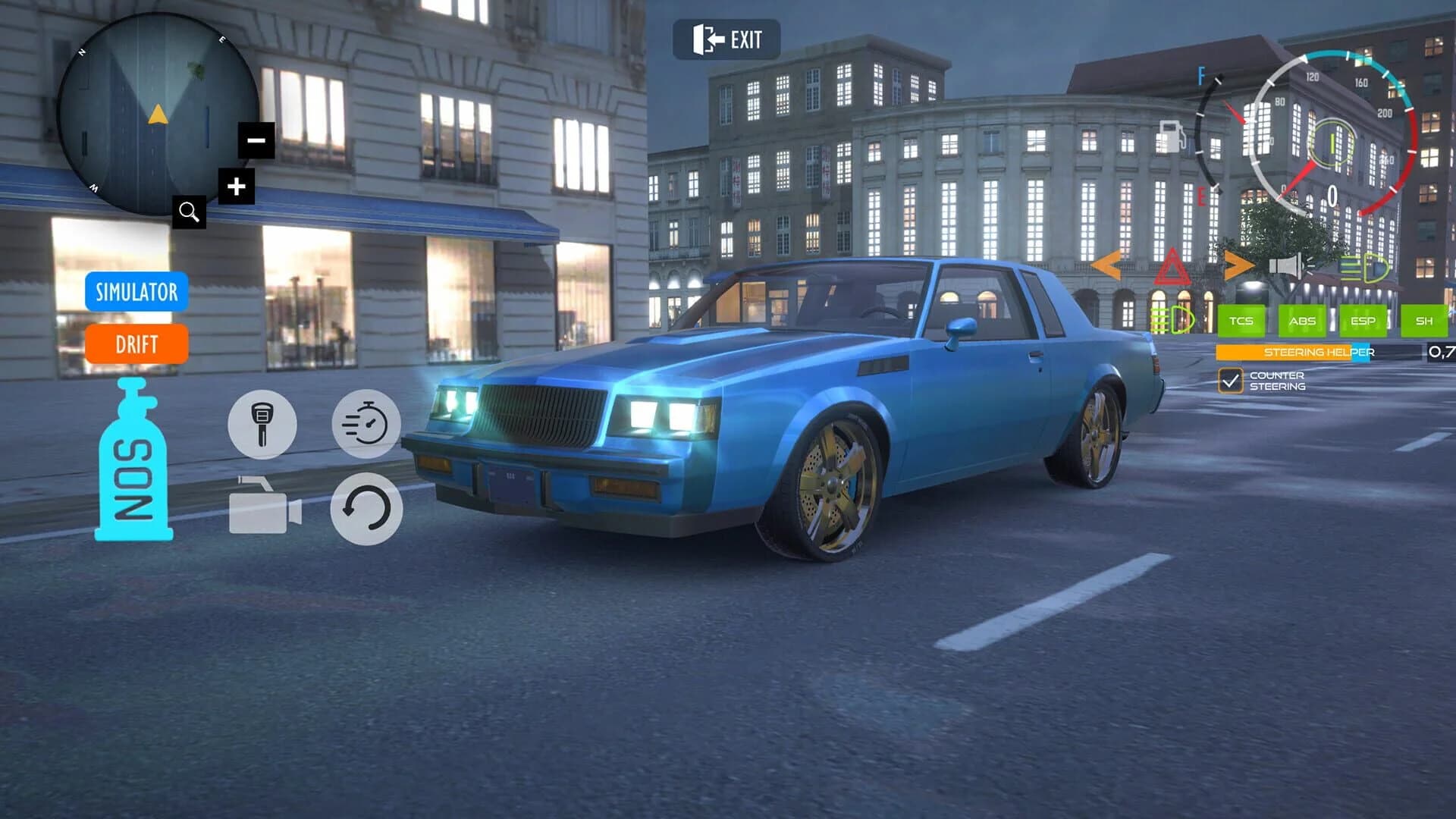Disable the ESP toggle
This screenshot has width=1456, height=819.
coord(1362,322)
